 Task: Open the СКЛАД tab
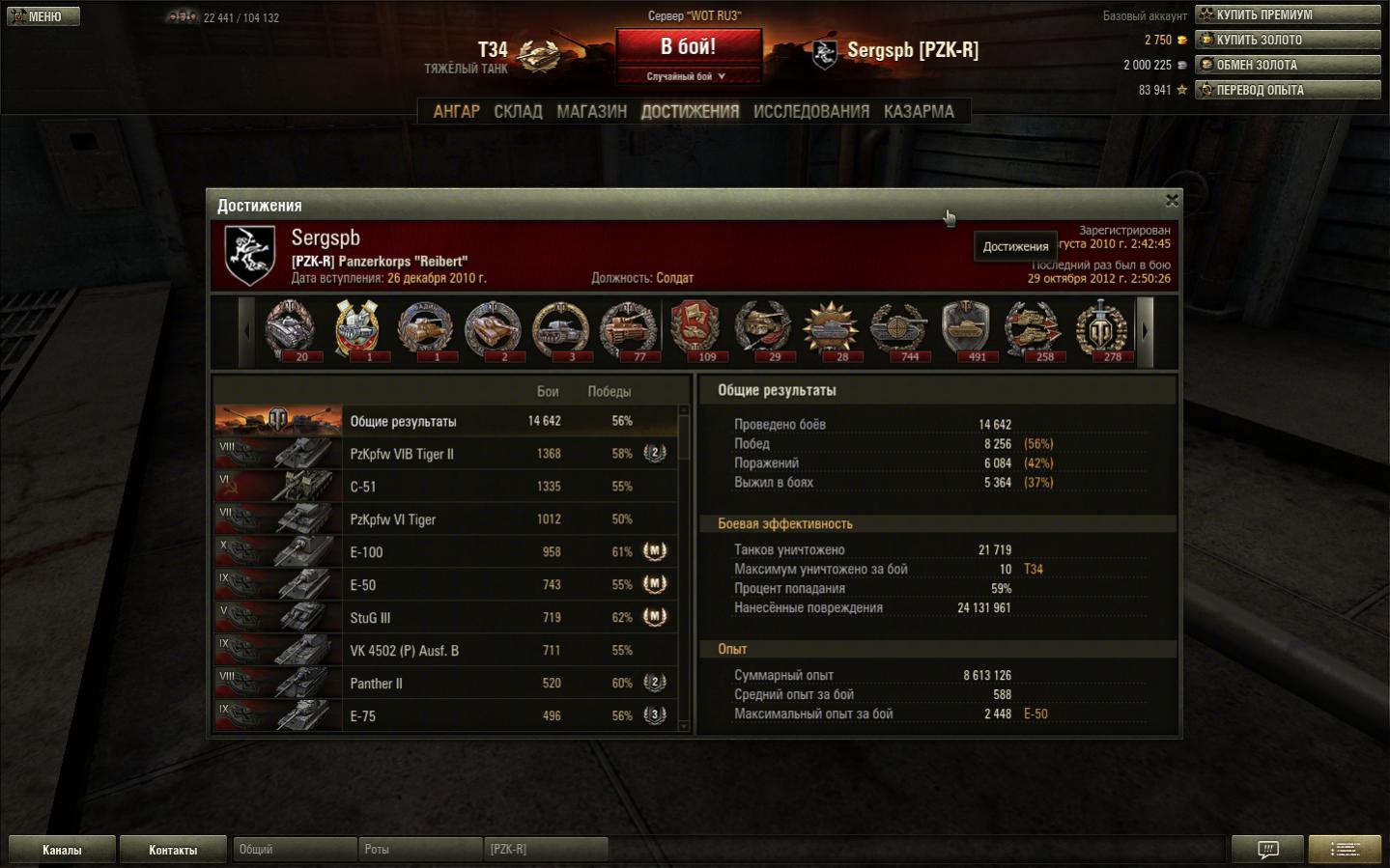tap(518, 112)
